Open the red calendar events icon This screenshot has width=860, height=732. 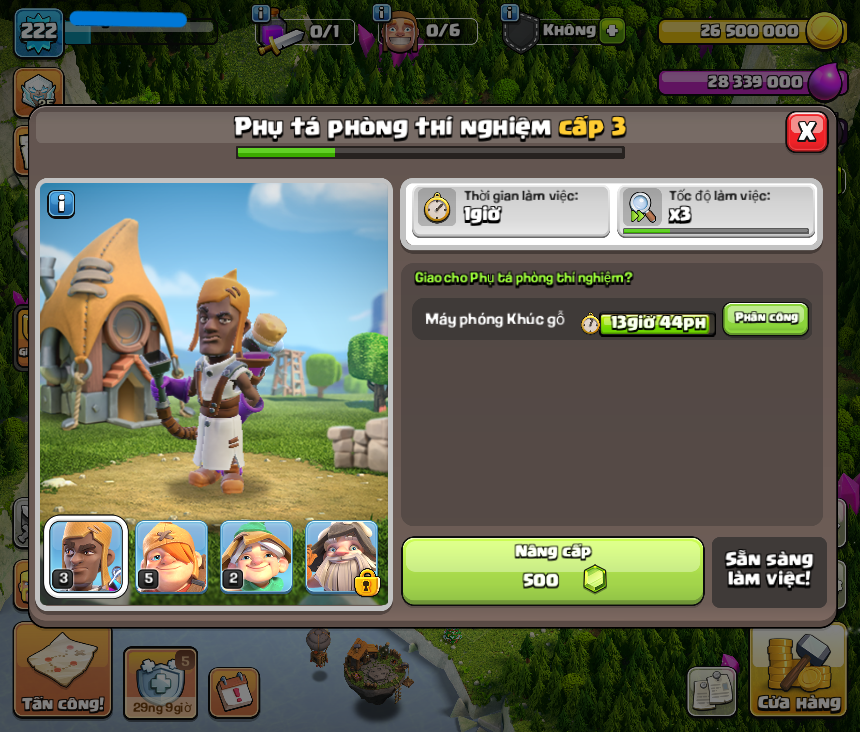coord(234,691)
